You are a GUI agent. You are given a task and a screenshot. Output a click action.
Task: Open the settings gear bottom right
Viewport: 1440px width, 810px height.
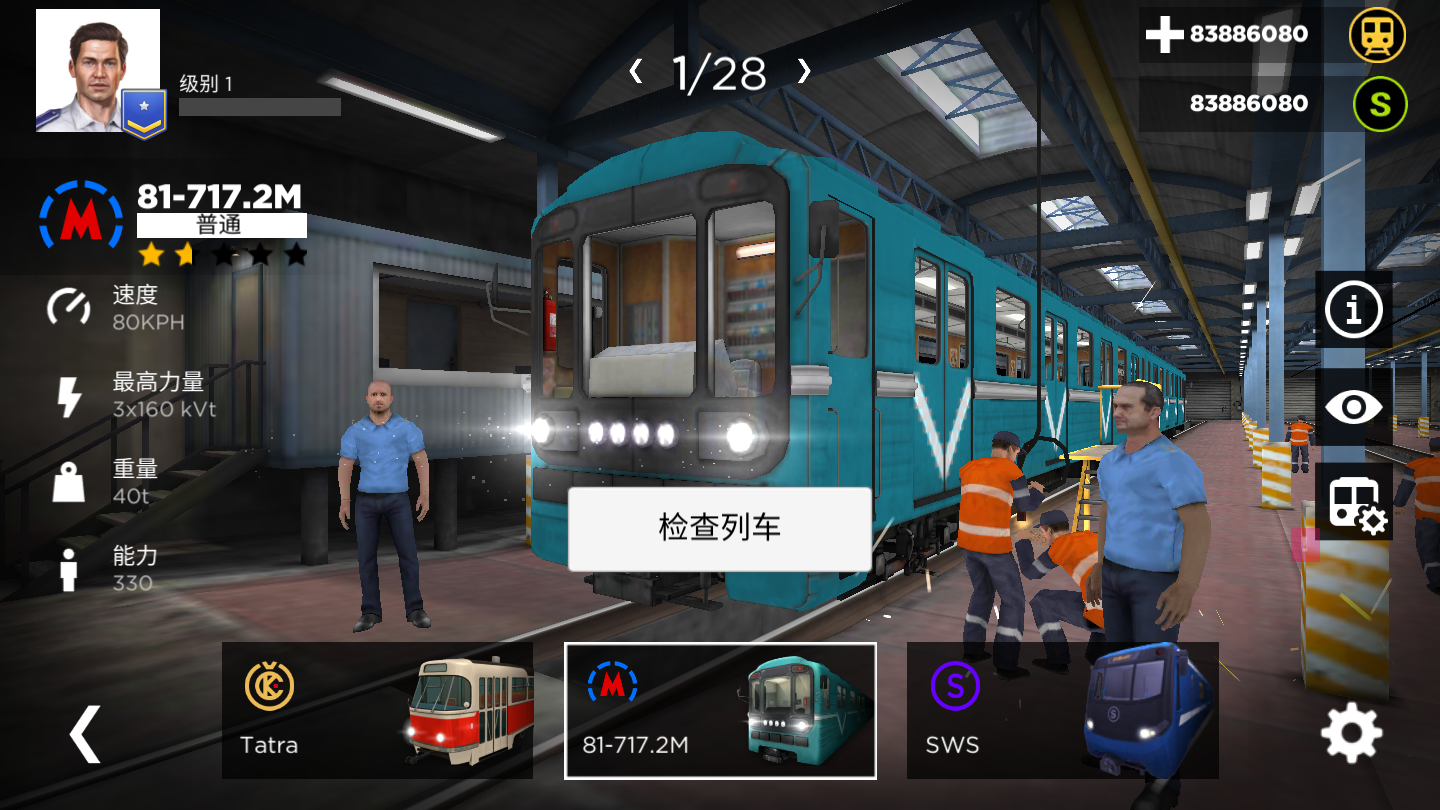(x=1352, y=731)
